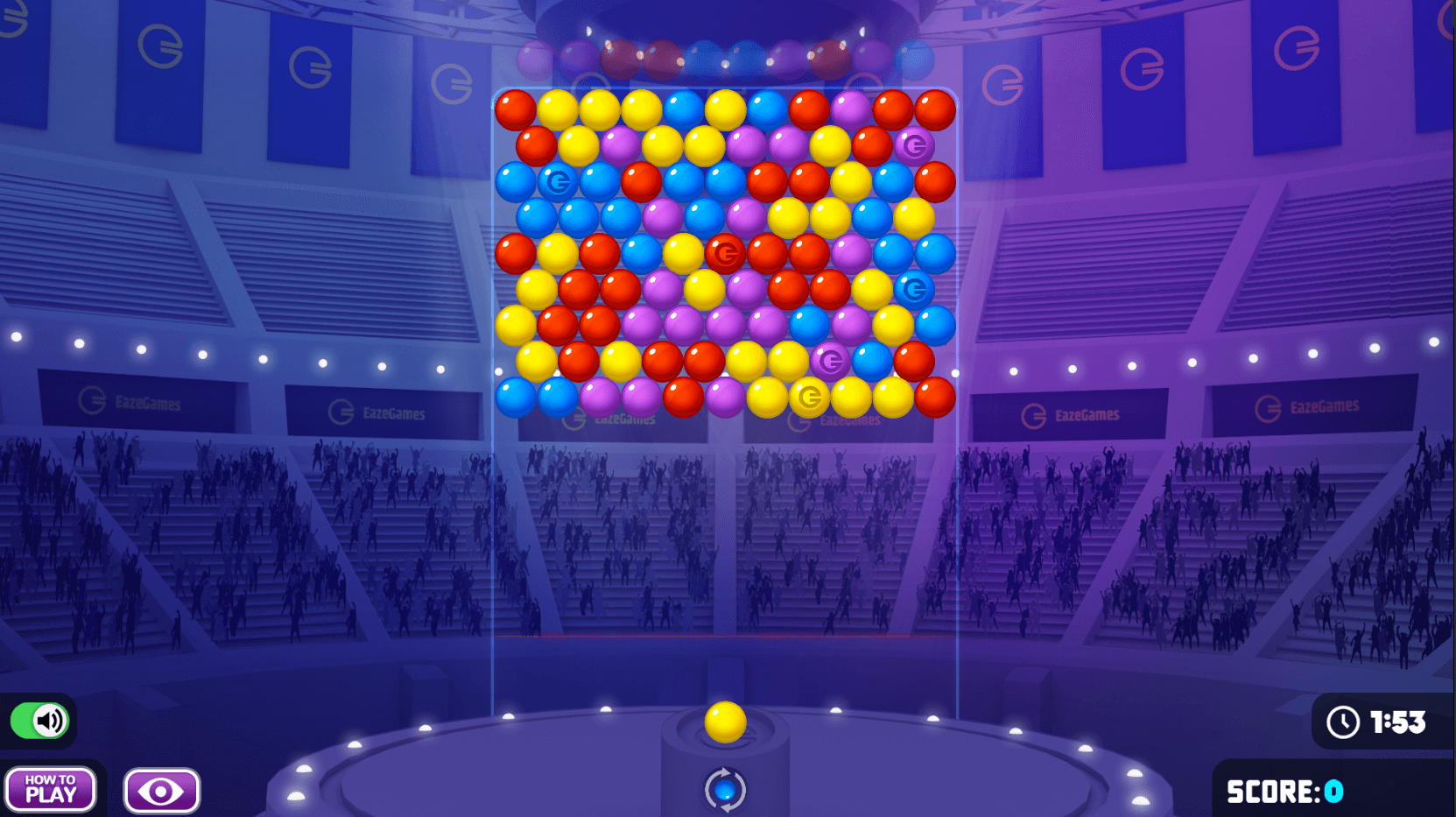Click the blue bubble inside the swap button
The width and height of the screenshot is (1456, 817).
[x=725, y=788]
